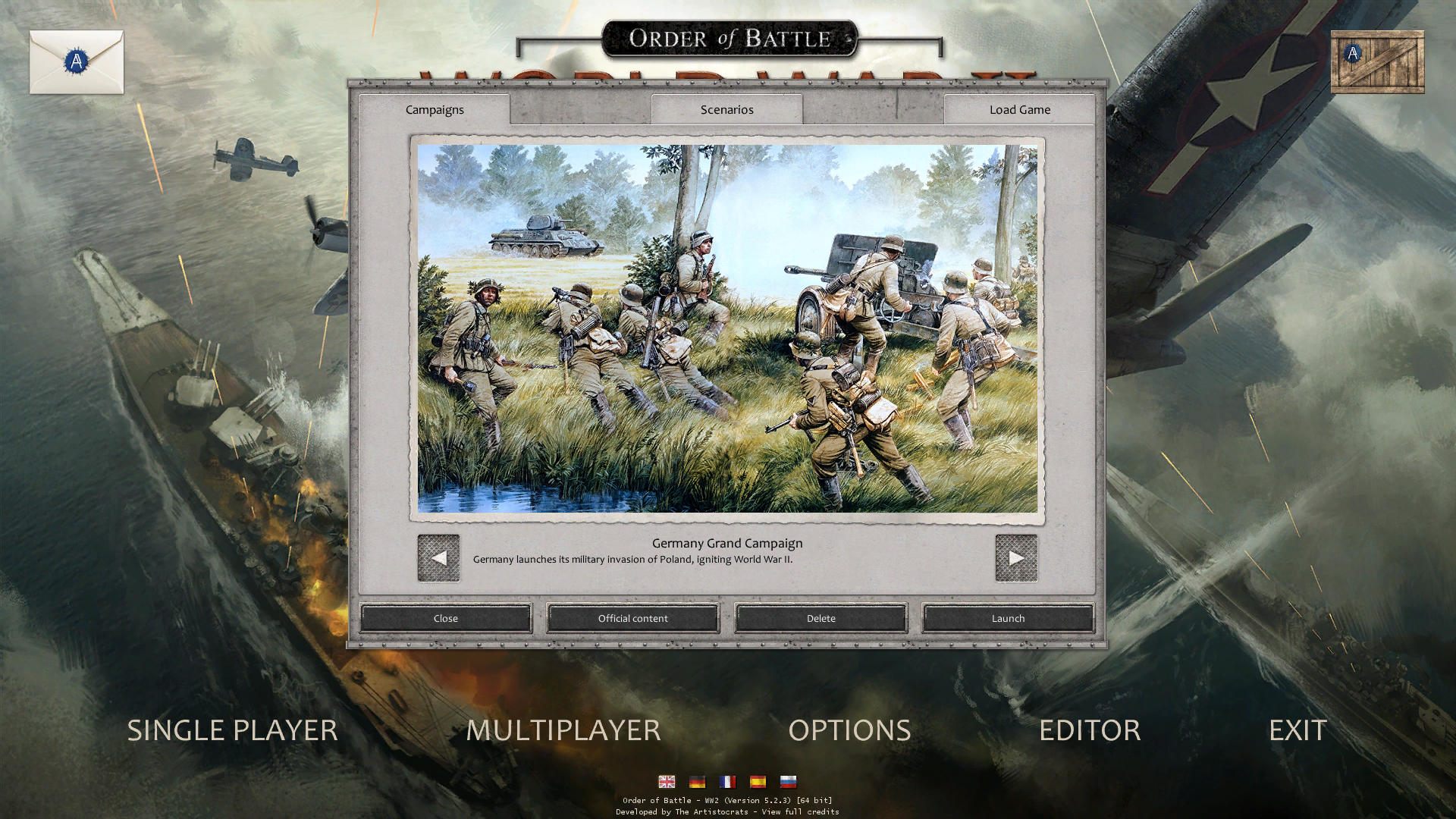The image size is (1456, 819).
Task: Pick Russian using the Russia flag icon
Action: [x=788, y=780]
